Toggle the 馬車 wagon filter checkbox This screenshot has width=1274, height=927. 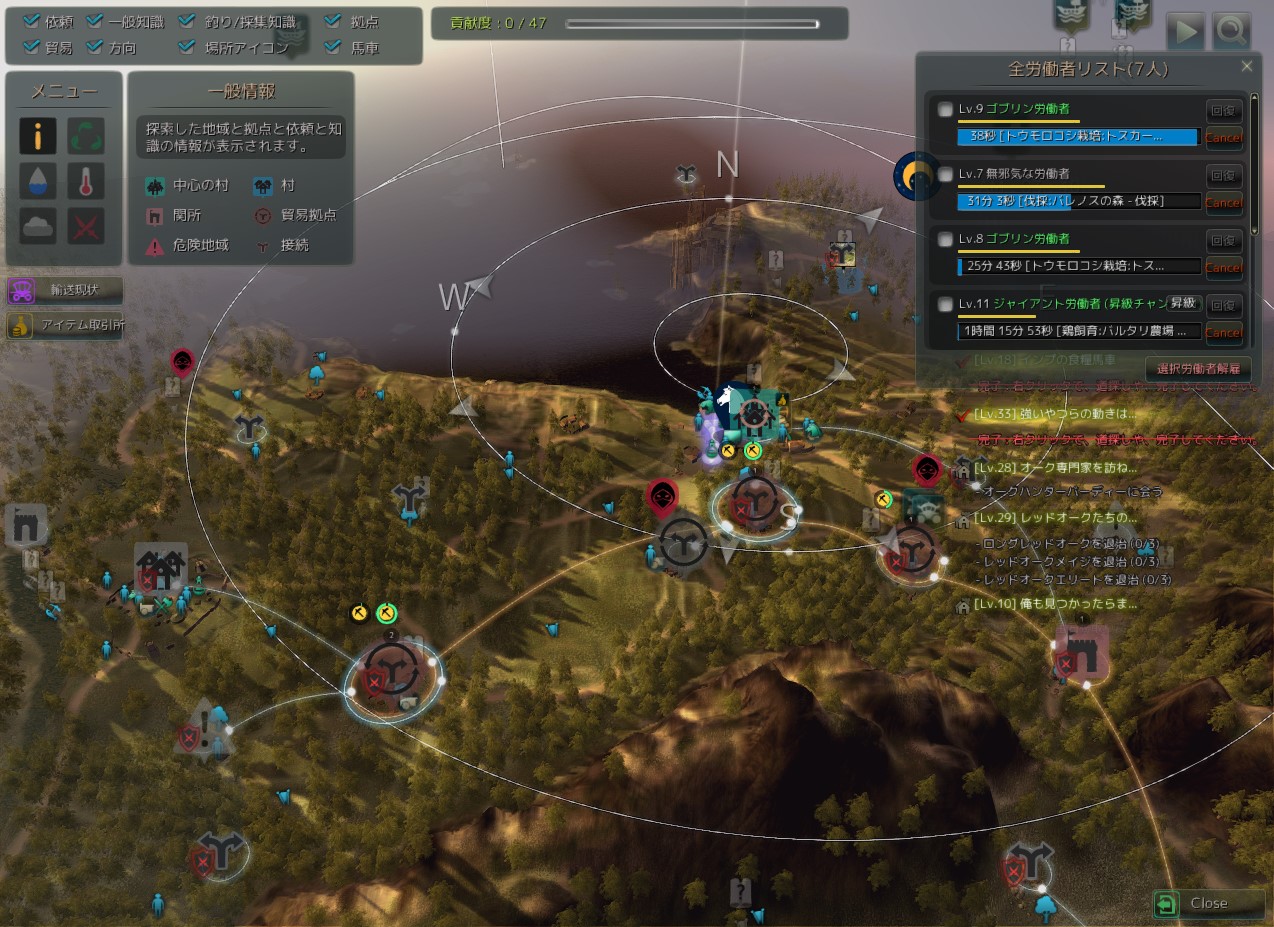332,47
